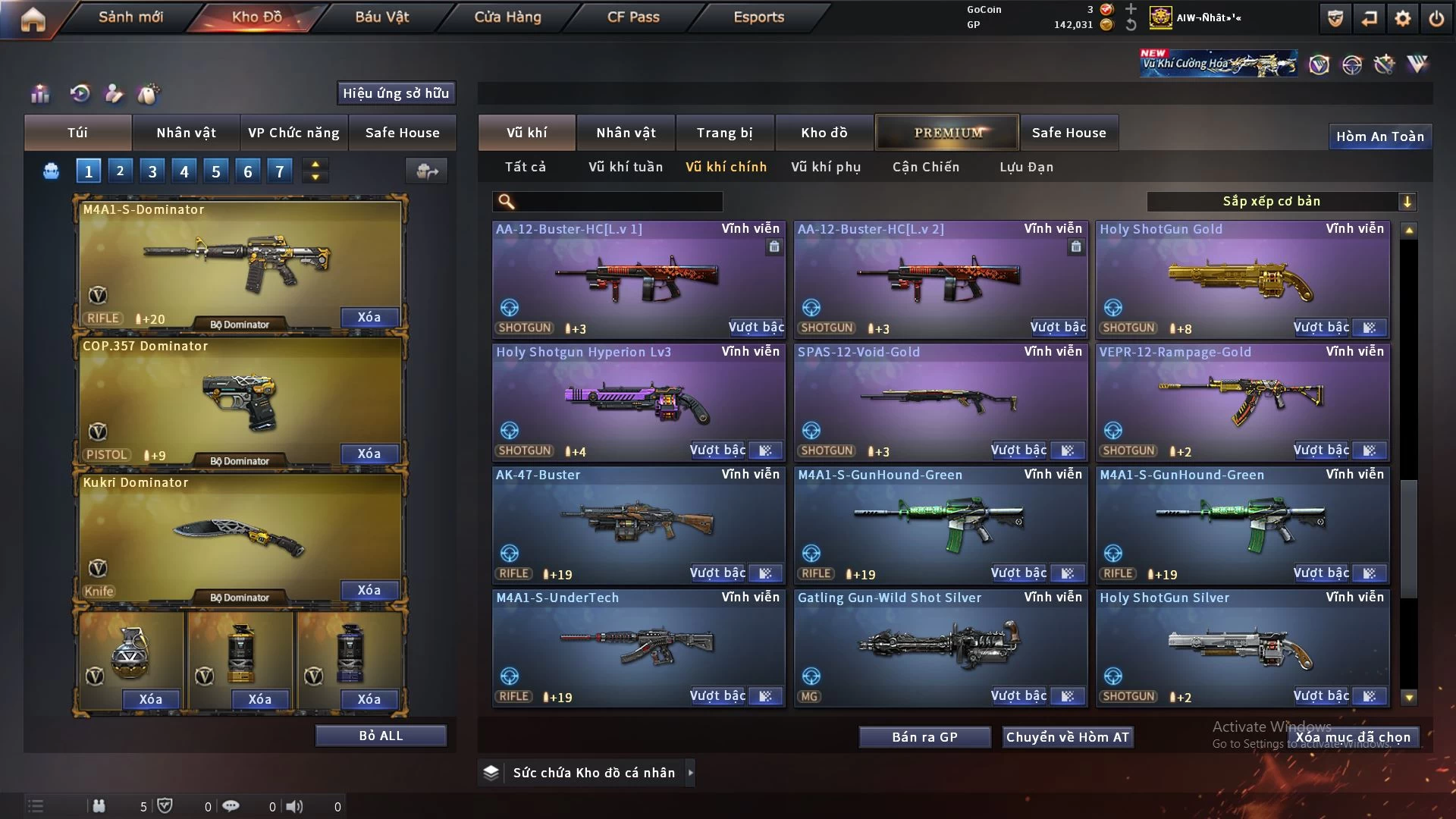Viewport: 1456px width, 819px height.
Task: Select loadout bag number 3
Action: coord(152,171)
